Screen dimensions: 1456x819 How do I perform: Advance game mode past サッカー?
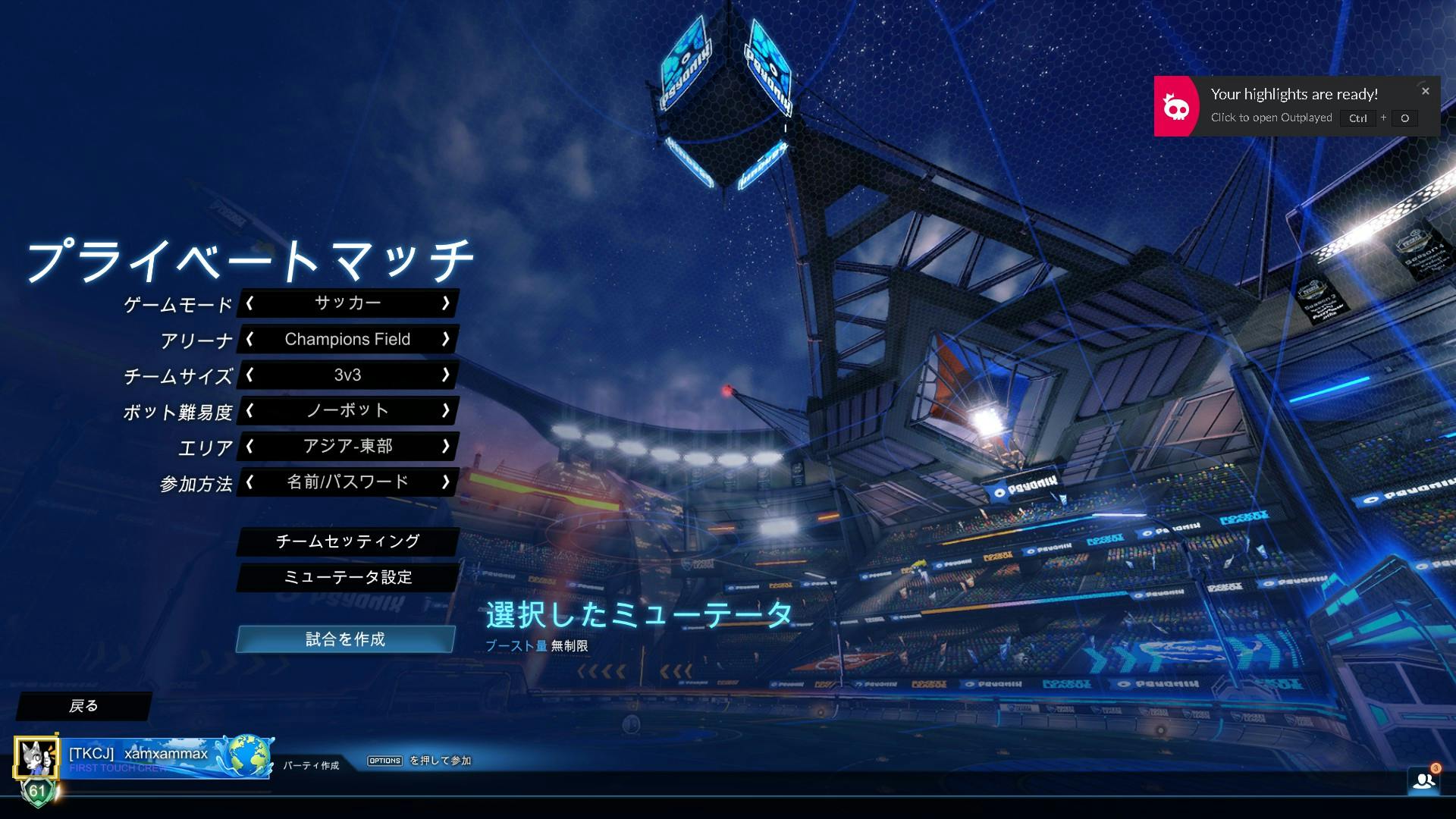(447, 303)
